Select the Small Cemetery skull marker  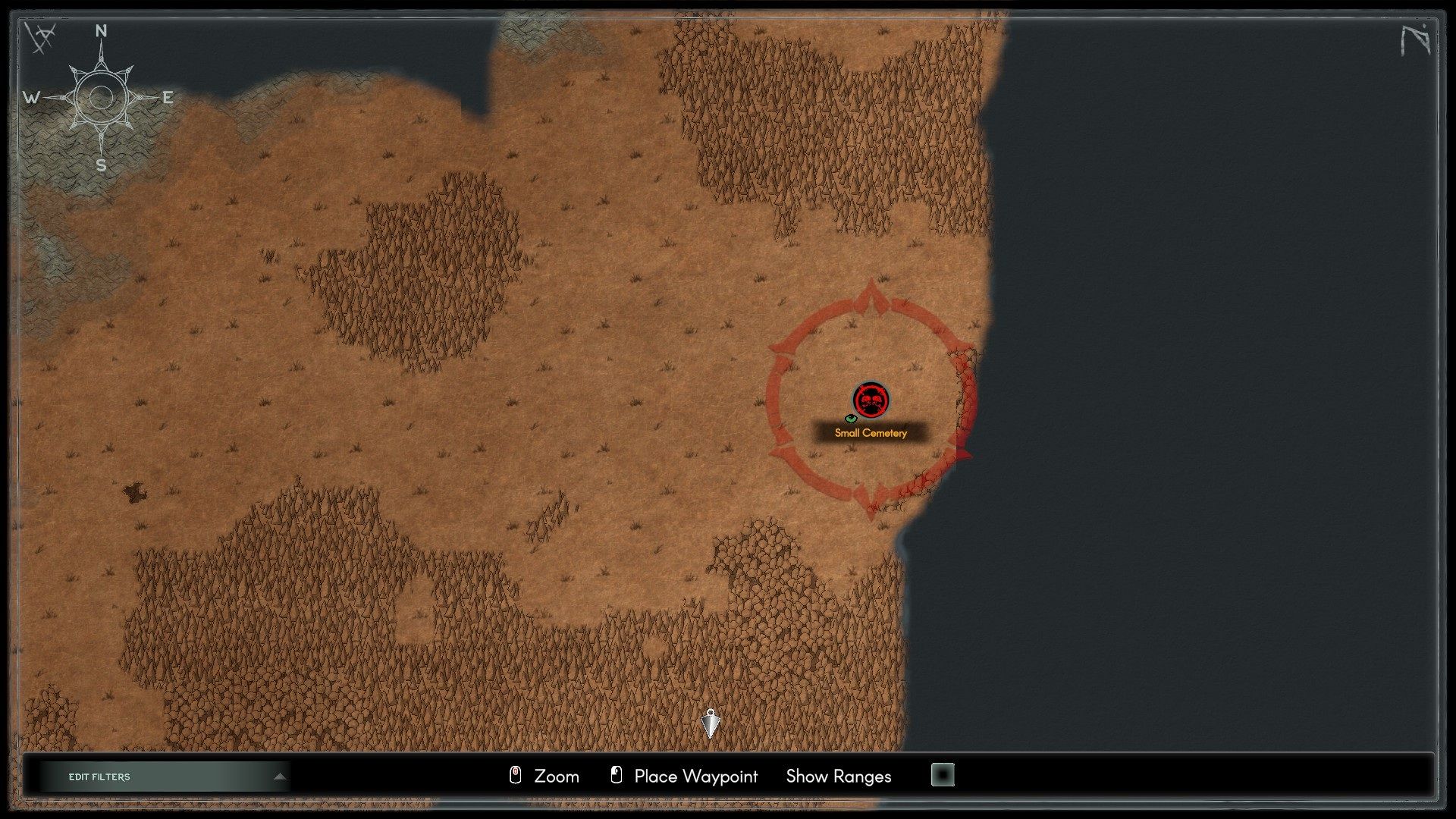pyautogui.click(x=871, y=400)
